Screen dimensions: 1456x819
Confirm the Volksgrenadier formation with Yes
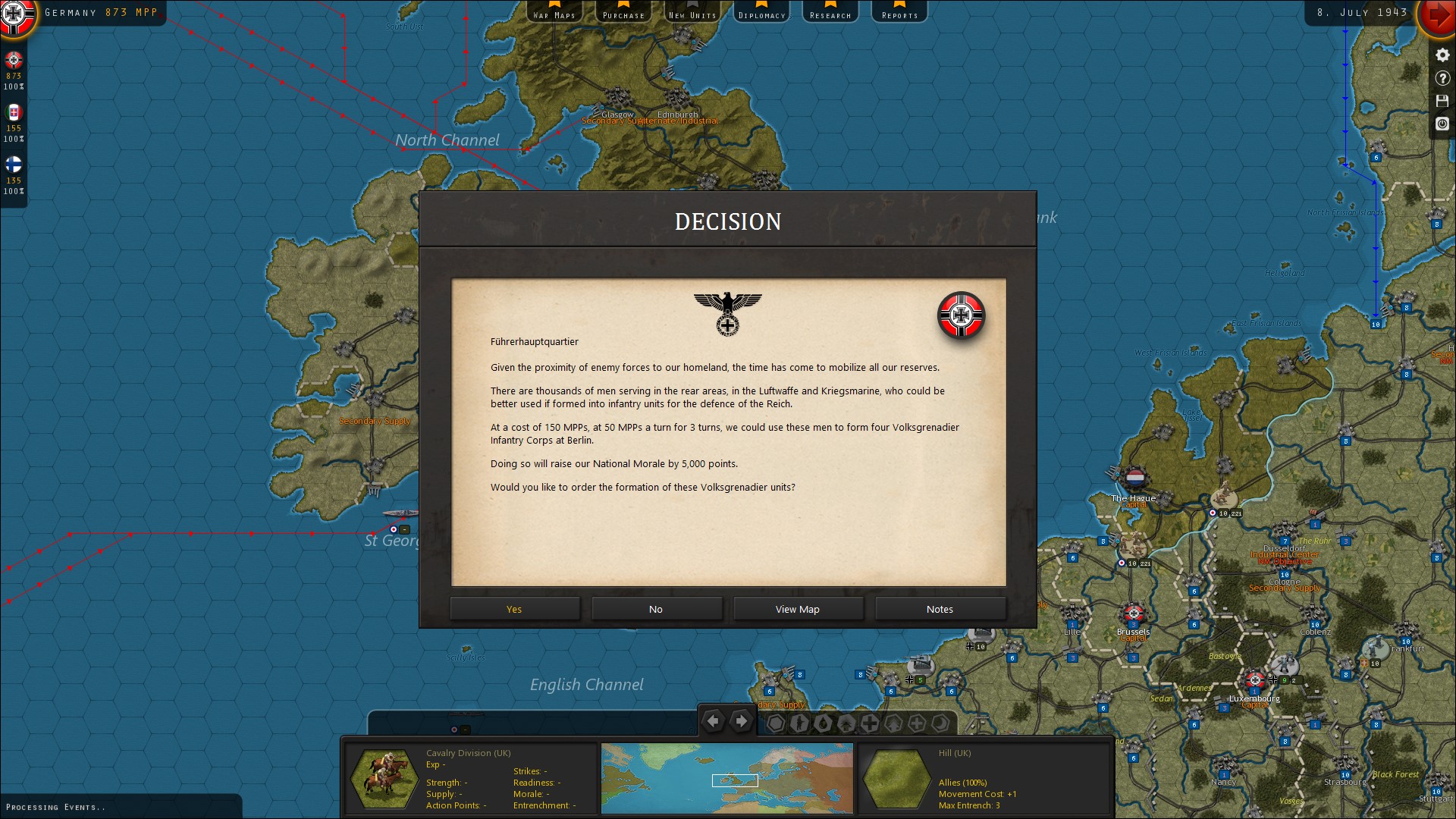(514, 609)
